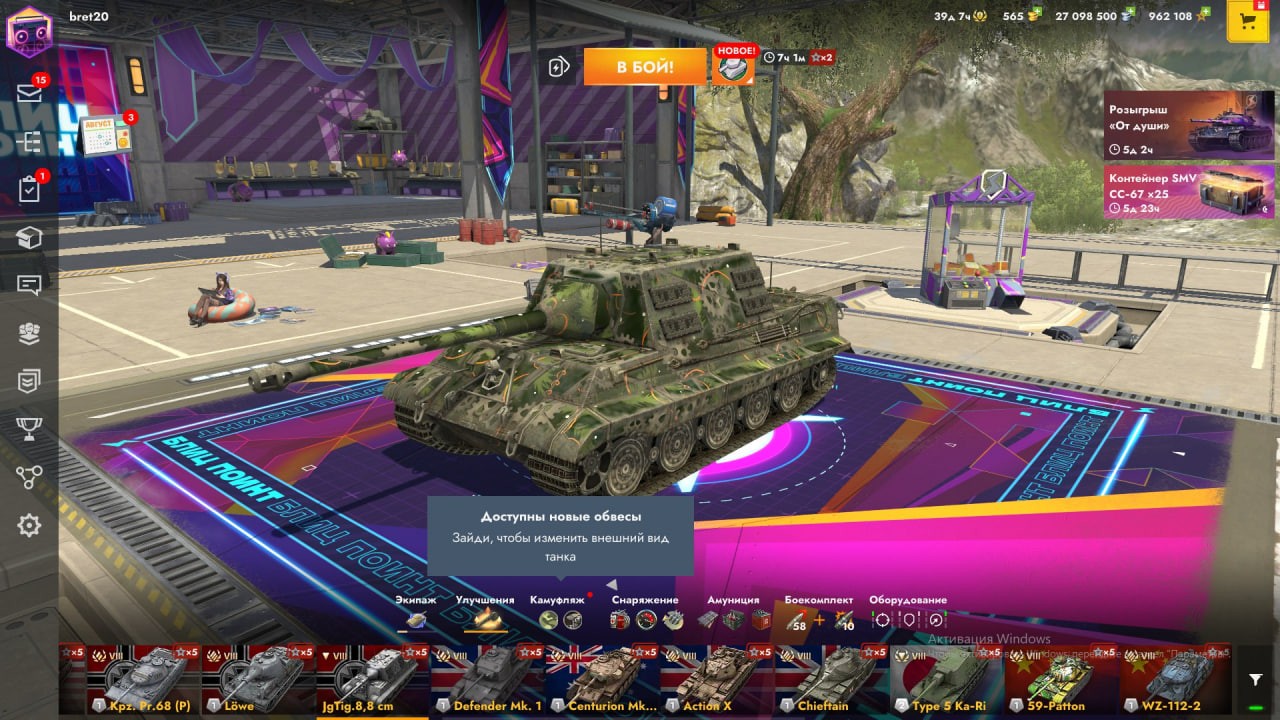Open the Контейнер SMV CC-67 x25 offer
The image size is (1280, 720).
click(x=1176, y=190)
